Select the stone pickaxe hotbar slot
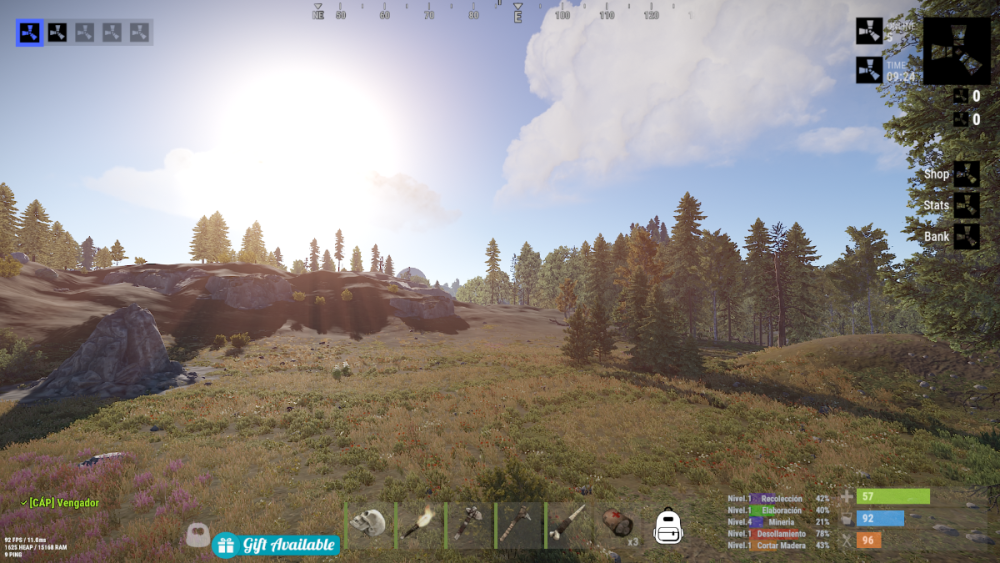Screen dimensions: 1000x563 point(521,524)
